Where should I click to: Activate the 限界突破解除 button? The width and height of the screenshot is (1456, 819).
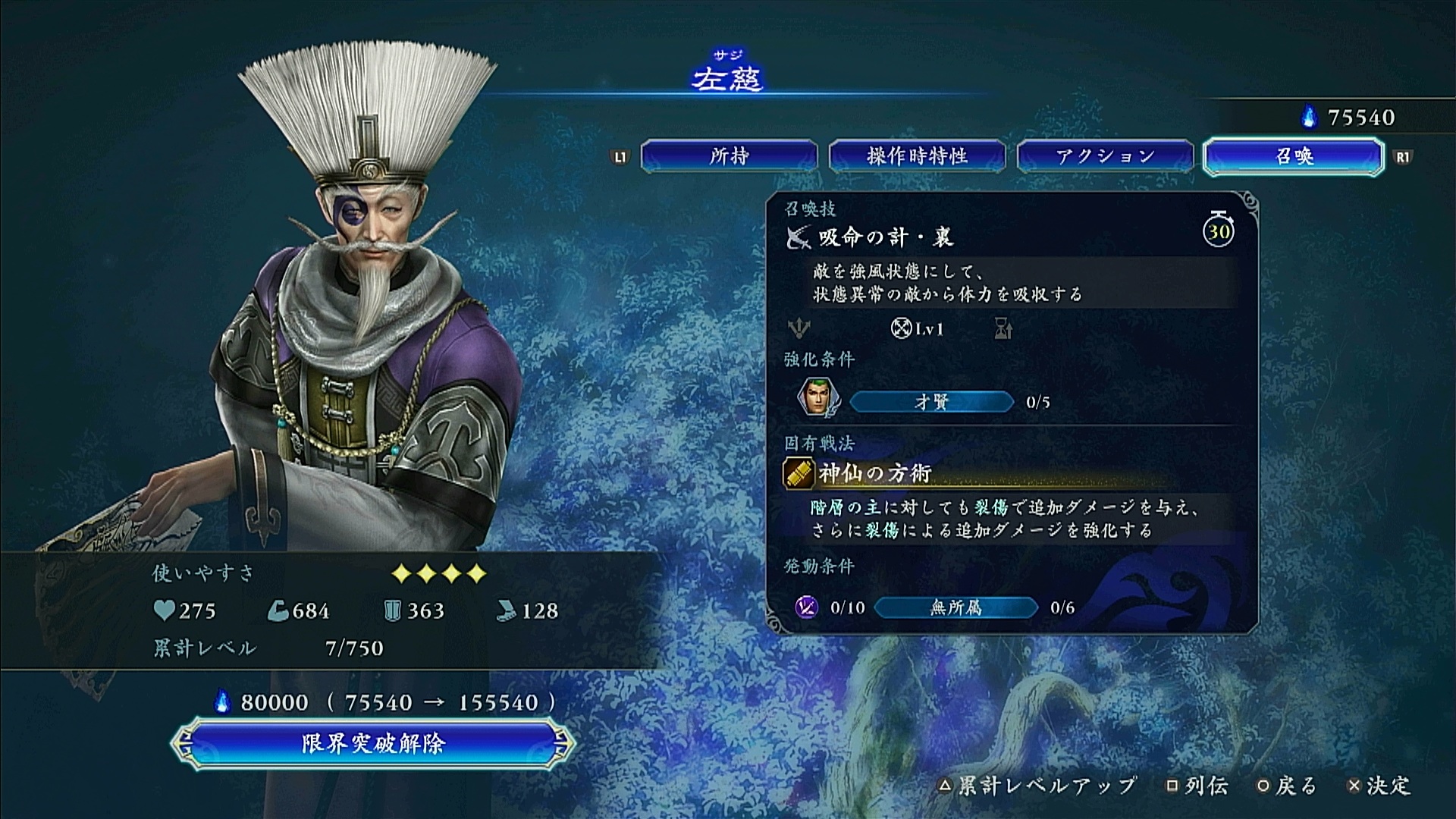tap(373, 743)
